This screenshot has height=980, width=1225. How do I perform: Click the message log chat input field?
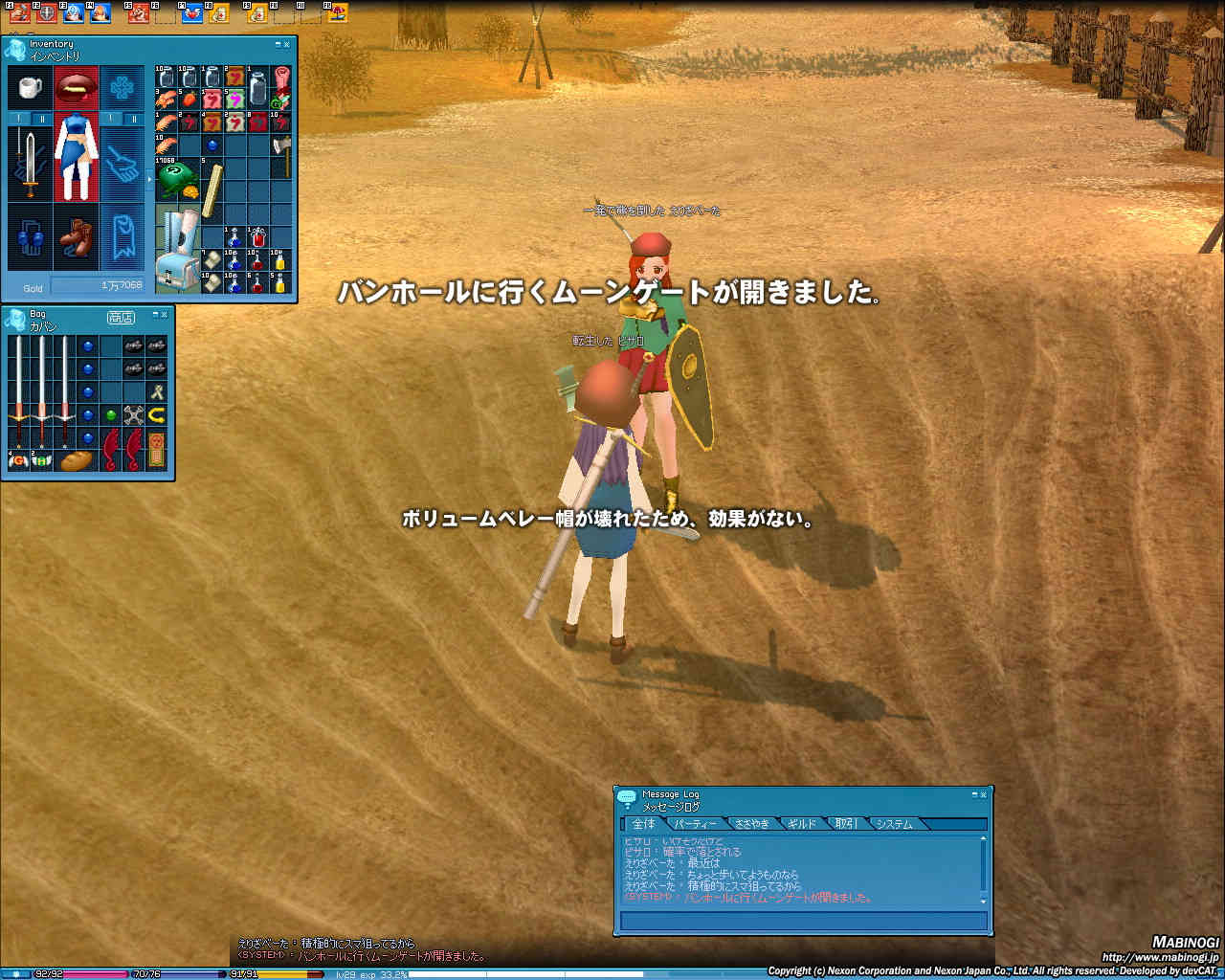[803, 922]
